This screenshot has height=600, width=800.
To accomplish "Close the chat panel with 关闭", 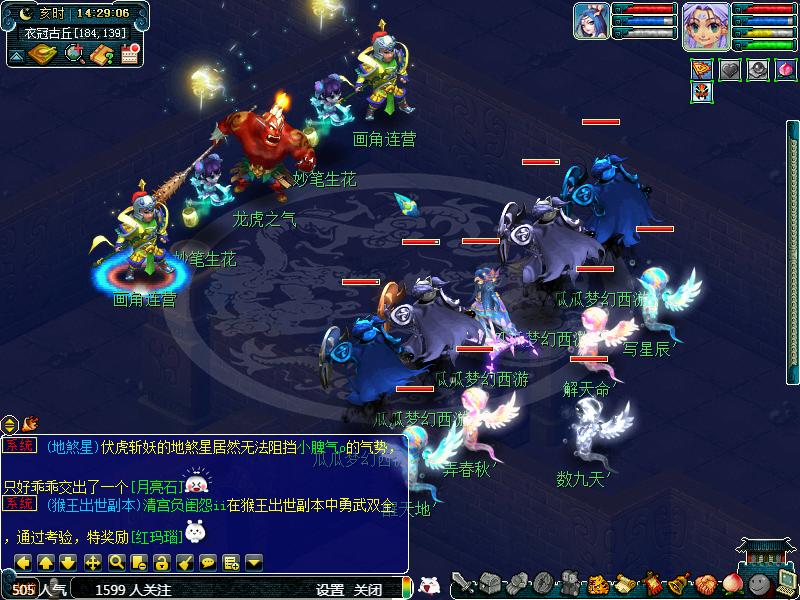I will (368, 590).
